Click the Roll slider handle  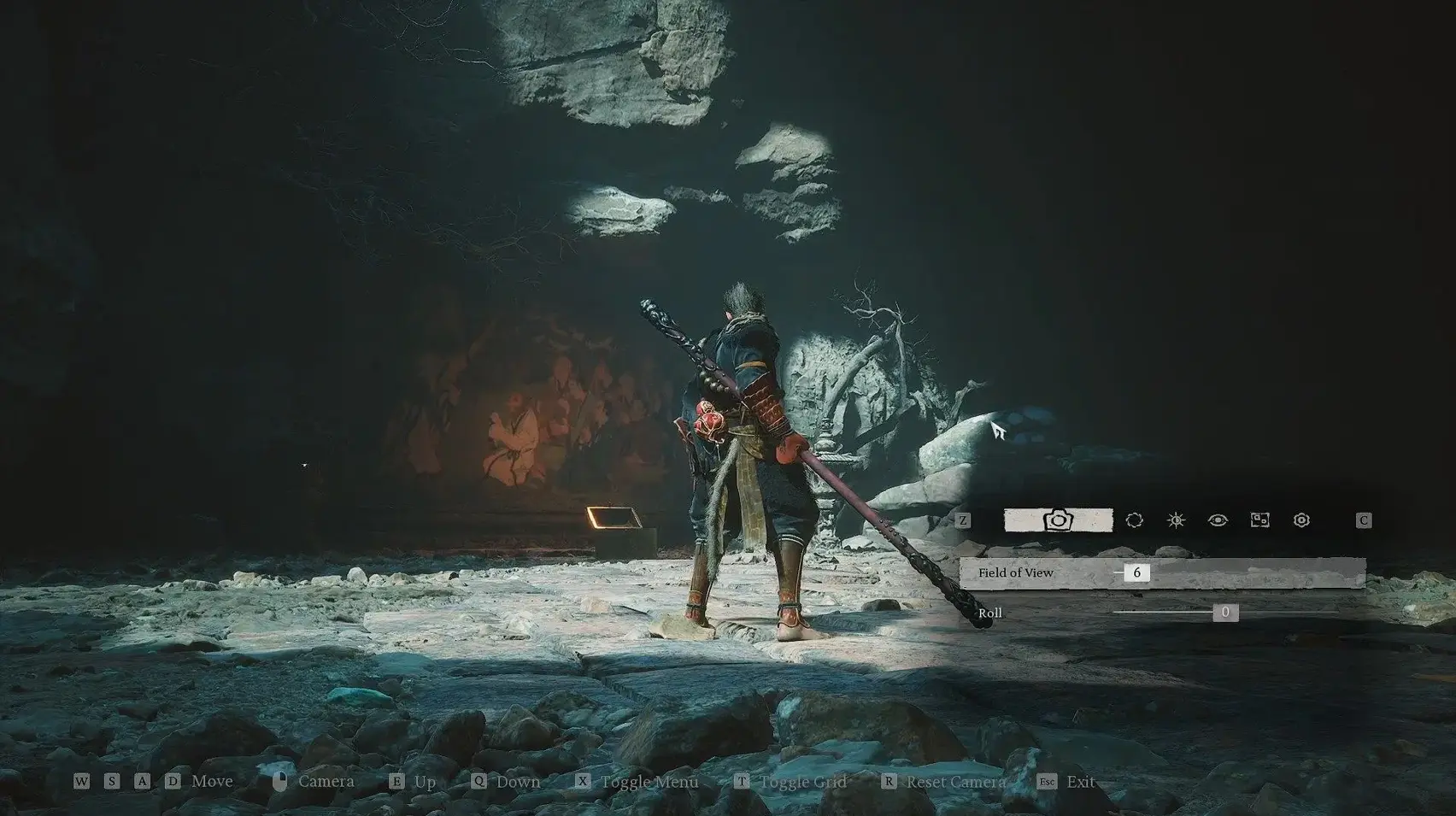(1225, 612)
